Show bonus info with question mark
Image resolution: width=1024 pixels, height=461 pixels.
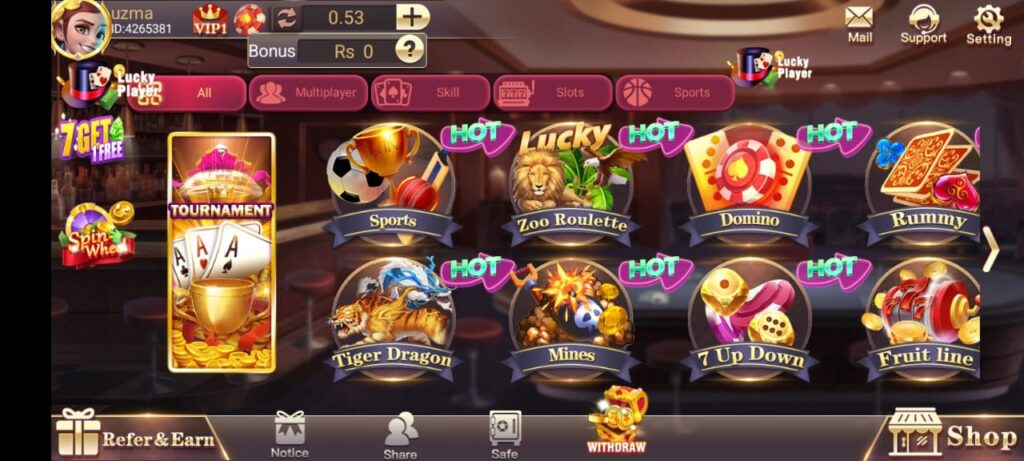click(409, 49)
